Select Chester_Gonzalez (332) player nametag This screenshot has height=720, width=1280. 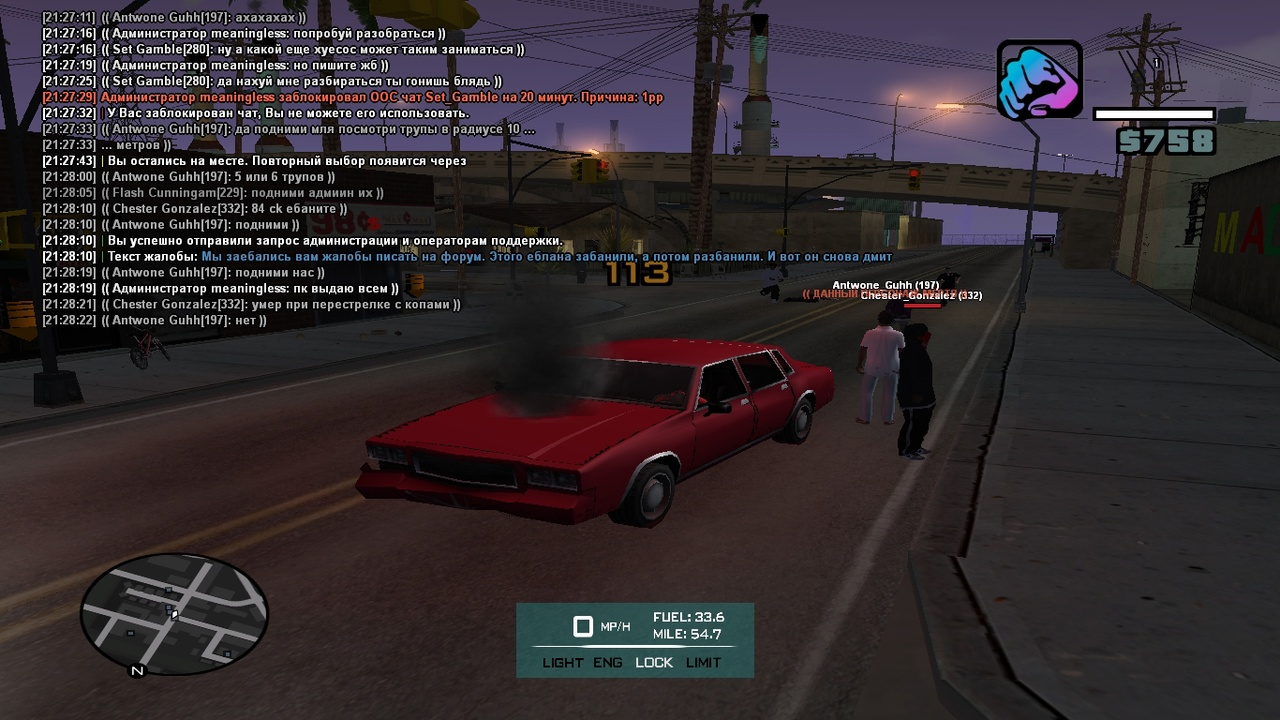(x=921, y=296)
